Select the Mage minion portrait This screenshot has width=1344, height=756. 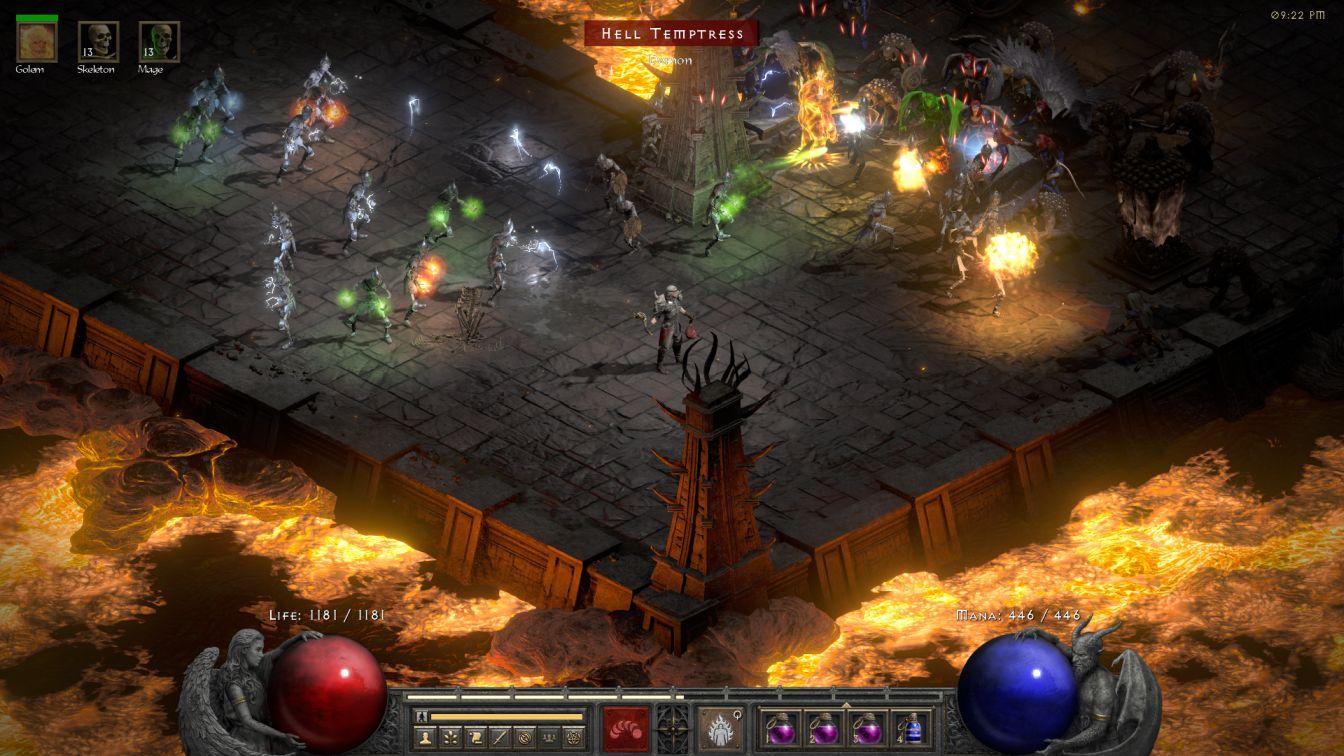159,41
